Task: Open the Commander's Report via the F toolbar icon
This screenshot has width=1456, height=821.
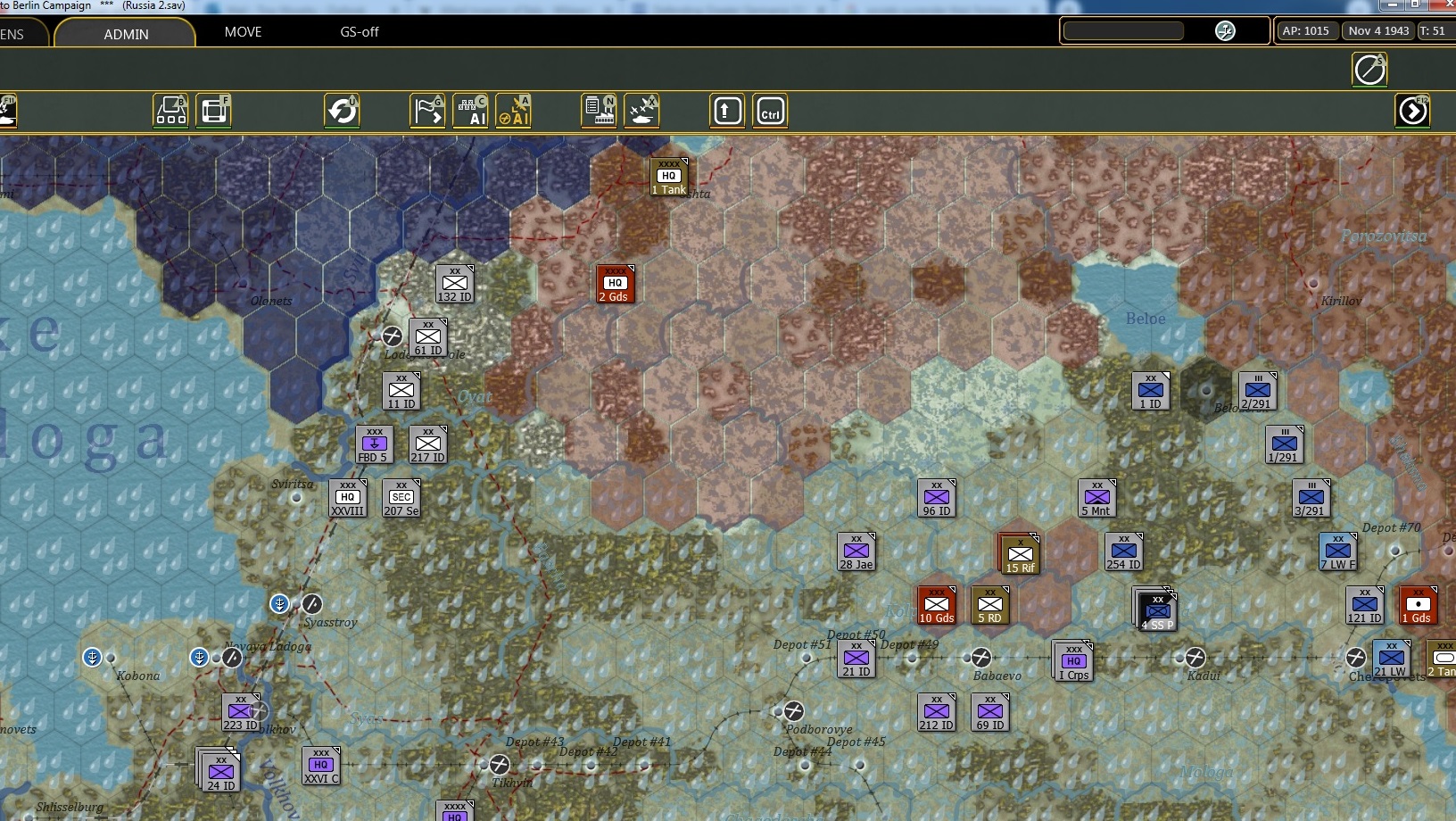Action: pyautogui.click(x=213, y=111)
